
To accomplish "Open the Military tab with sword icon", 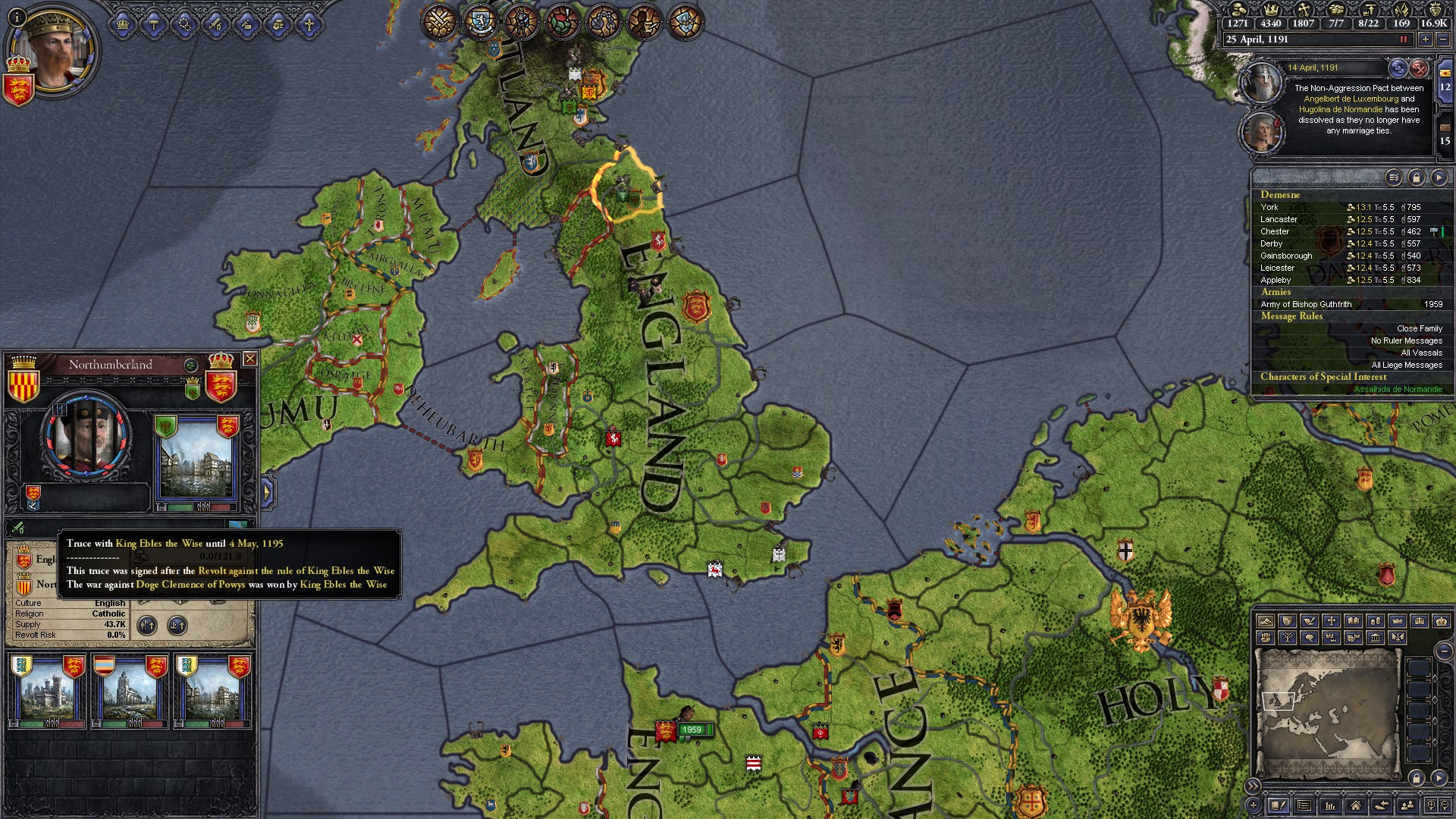I will [x=216, y=24].
